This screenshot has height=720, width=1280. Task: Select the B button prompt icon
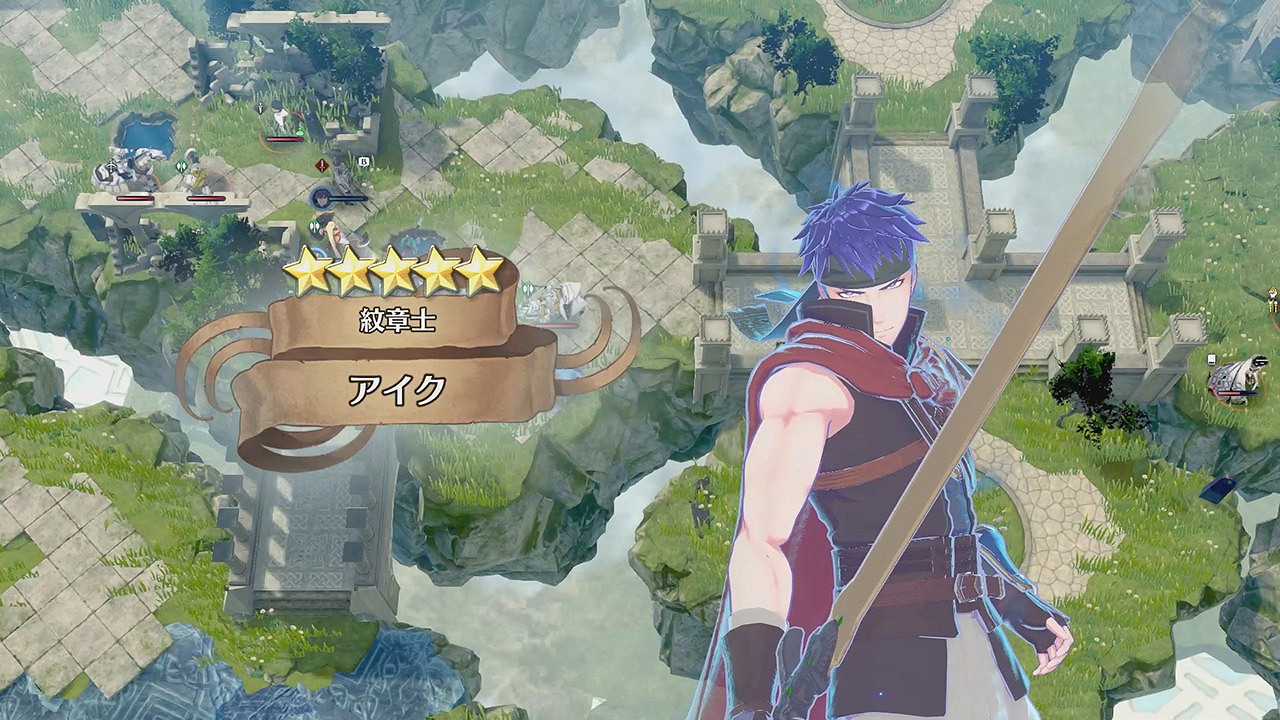point(364,162)
